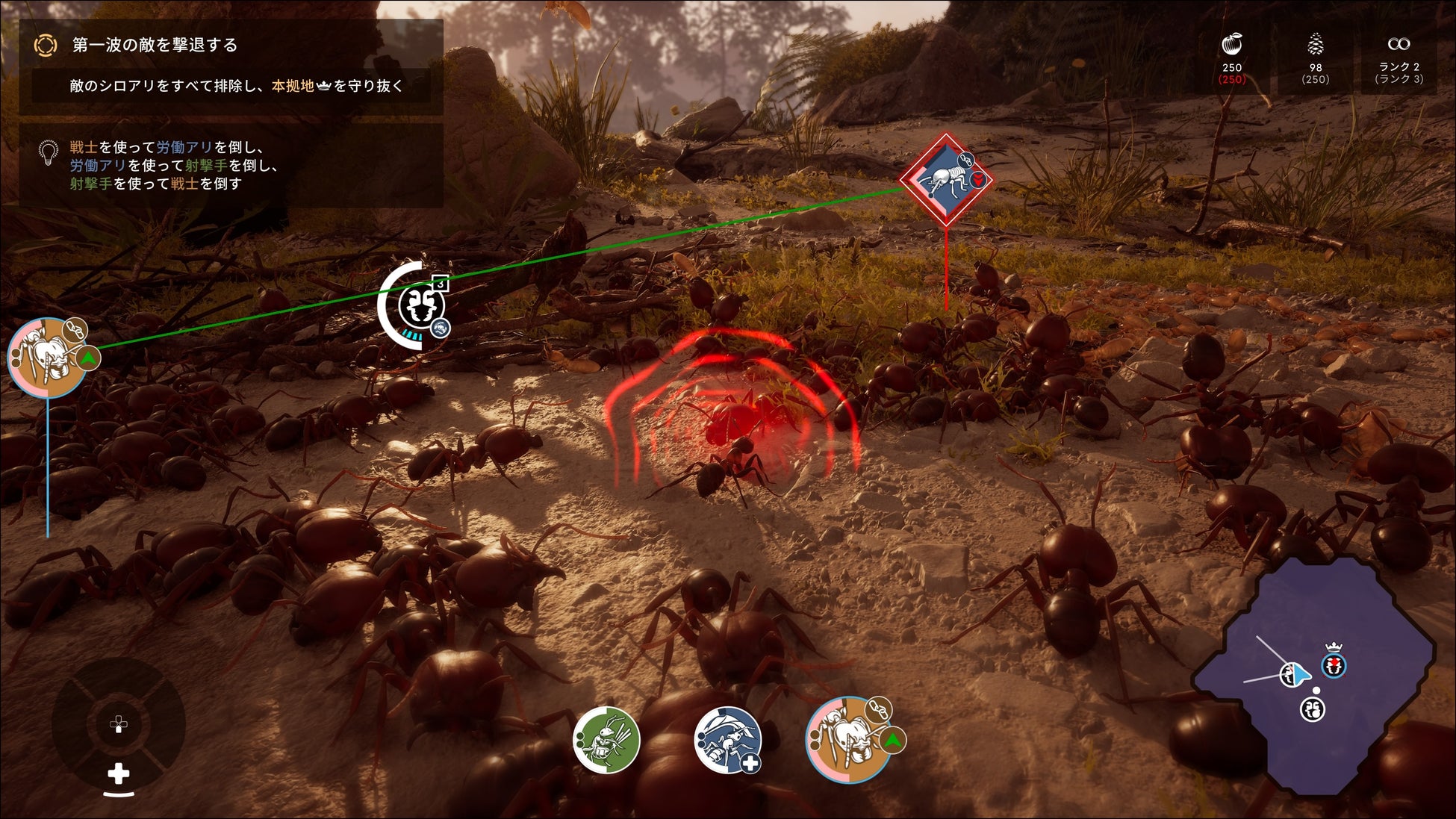The width and height of the screenshot is (1456, 819).
Task: Target the red enemy termite diamond marker
Action: (946, 180)
